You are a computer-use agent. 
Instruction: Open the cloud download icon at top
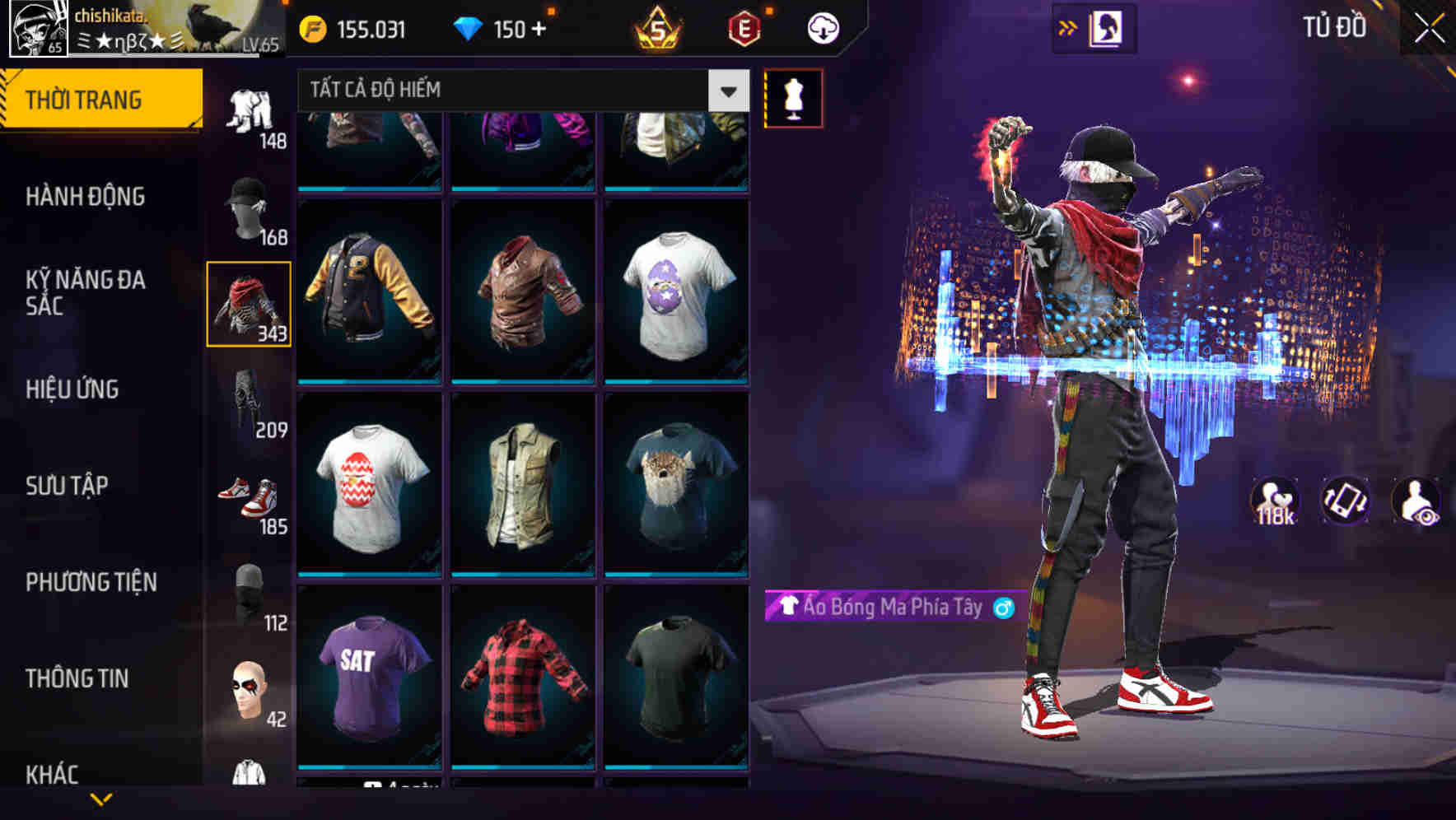tap(823, 27)
